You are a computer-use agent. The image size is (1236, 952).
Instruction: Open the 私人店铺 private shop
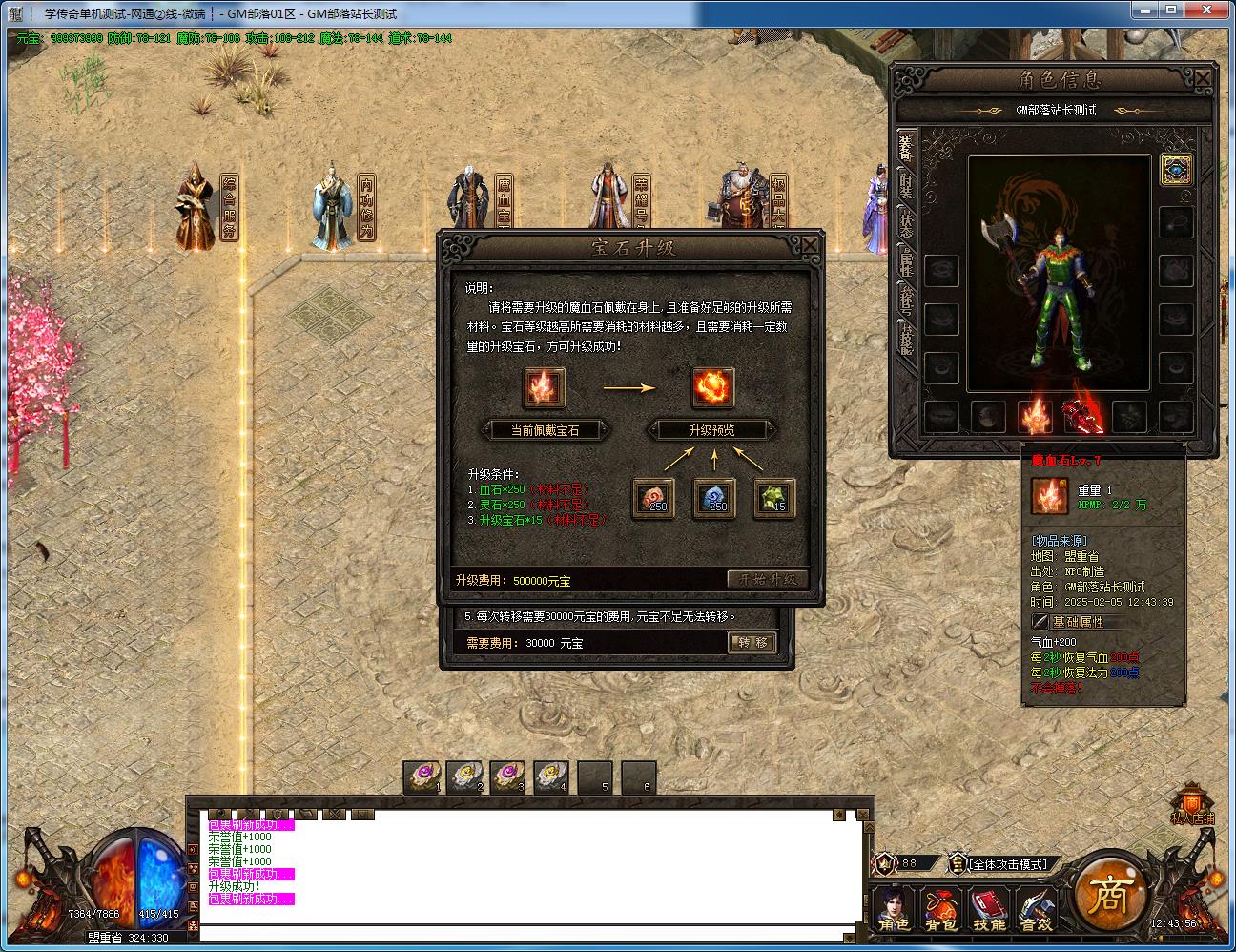click(x=1192, y=806)
